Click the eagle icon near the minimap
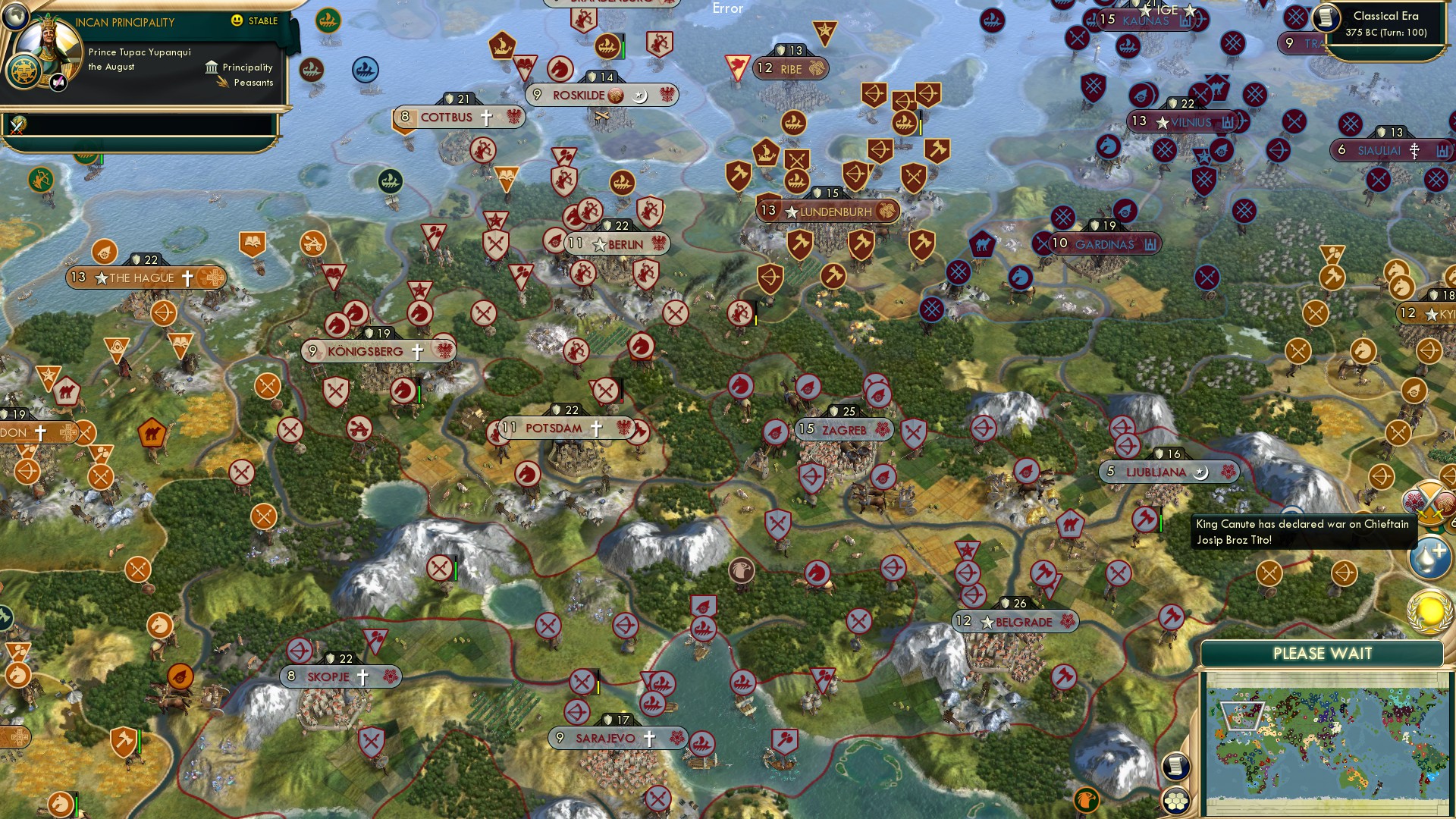Viewport: 1456px width, 819px height. click(x=1087, y=800)
